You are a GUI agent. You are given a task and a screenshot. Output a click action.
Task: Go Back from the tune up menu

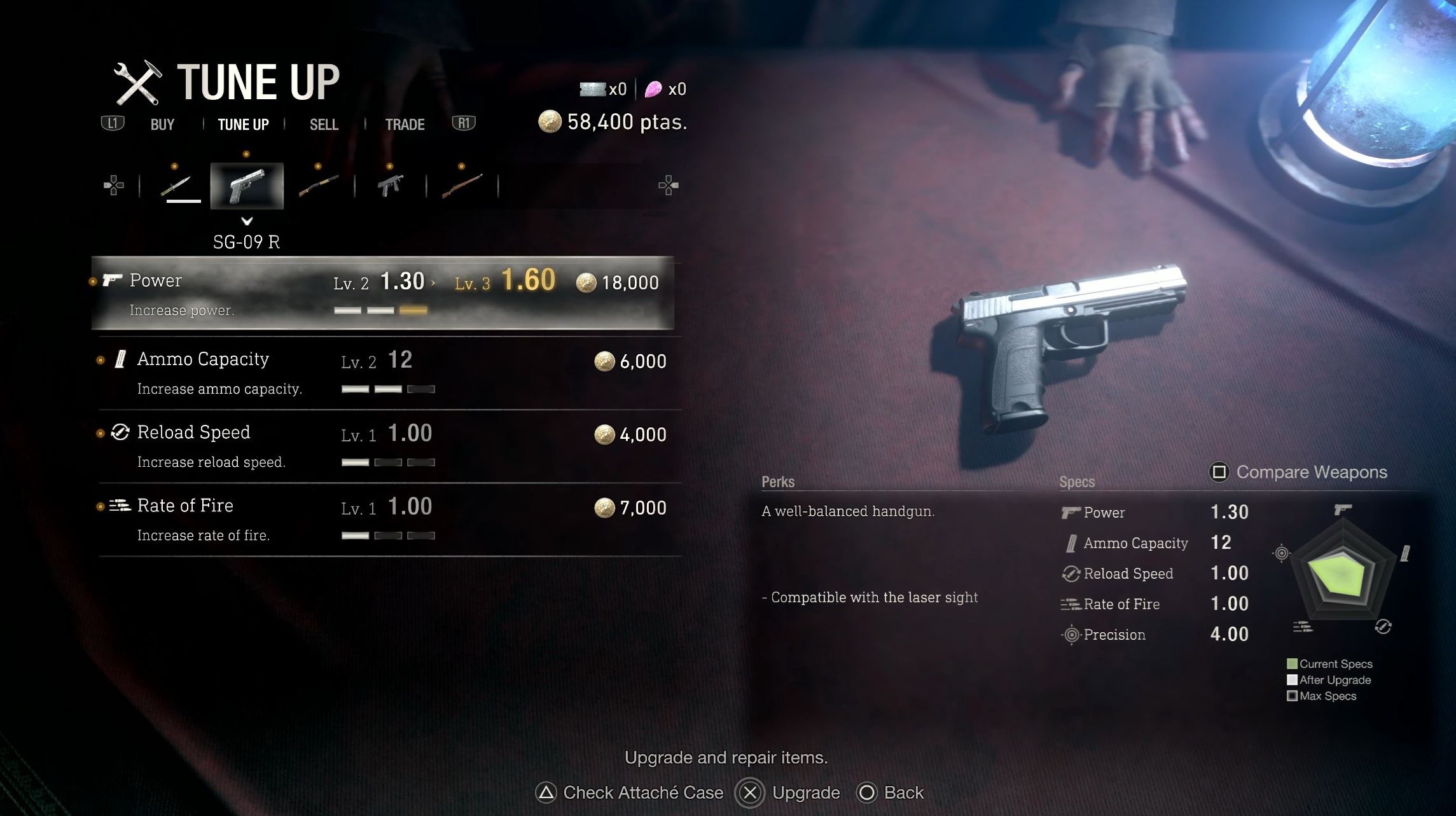pyautogui.click(x=891, y=792)
